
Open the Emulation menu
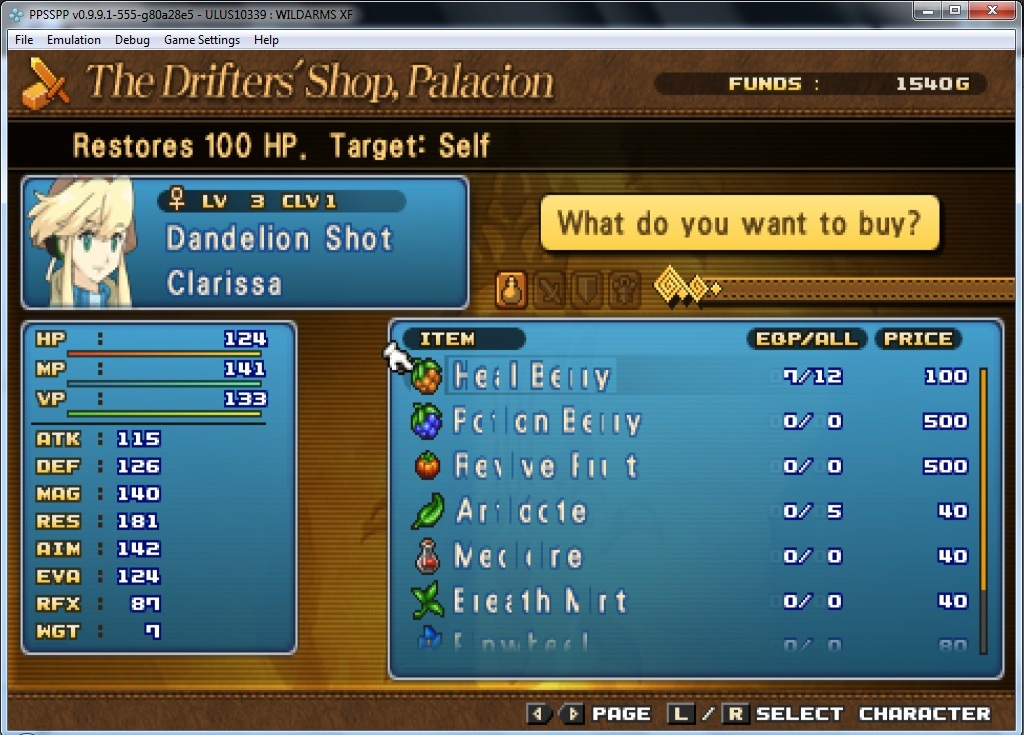(x=74, y=40)
